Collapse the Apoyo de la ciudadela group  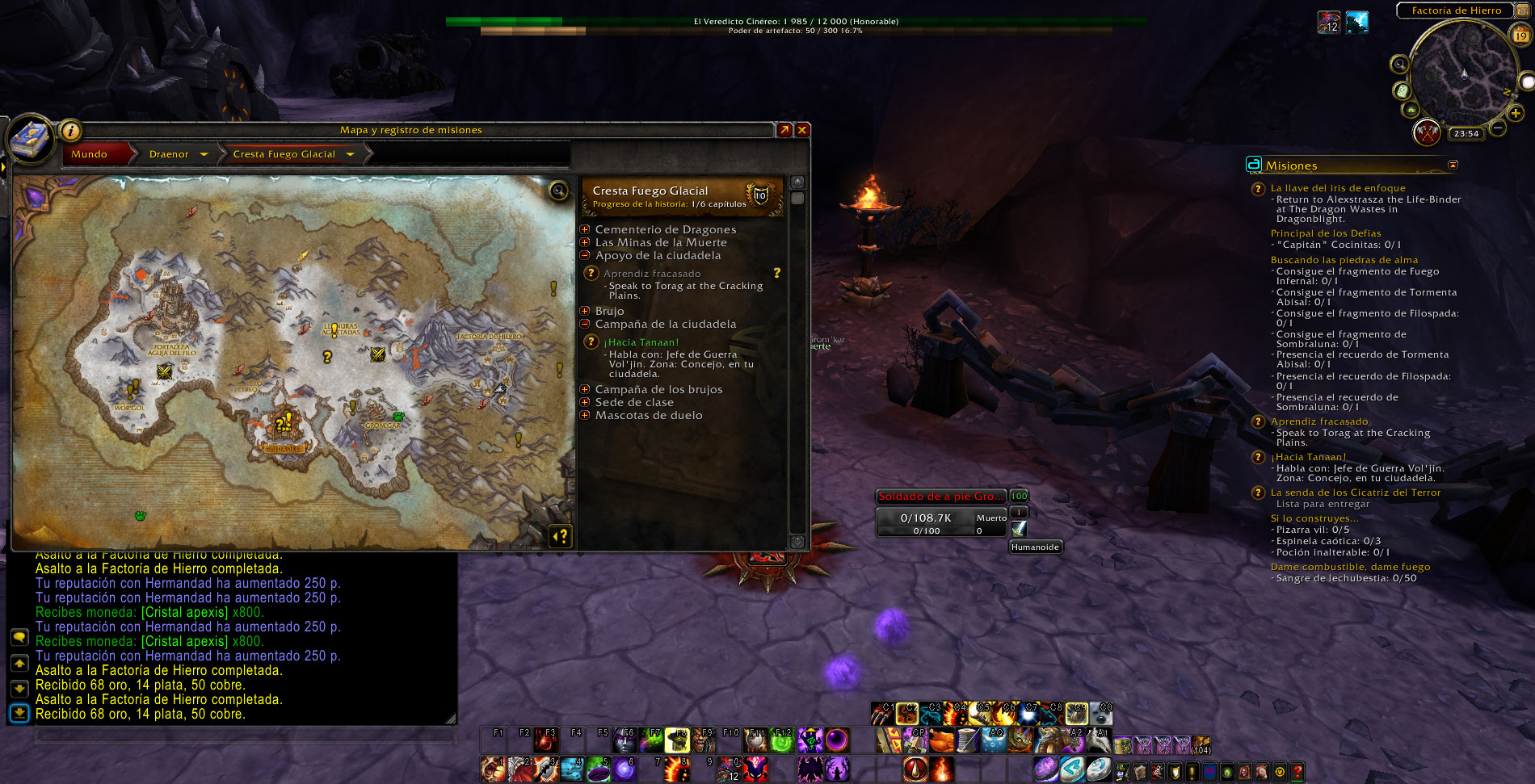(x=585, y=255)
